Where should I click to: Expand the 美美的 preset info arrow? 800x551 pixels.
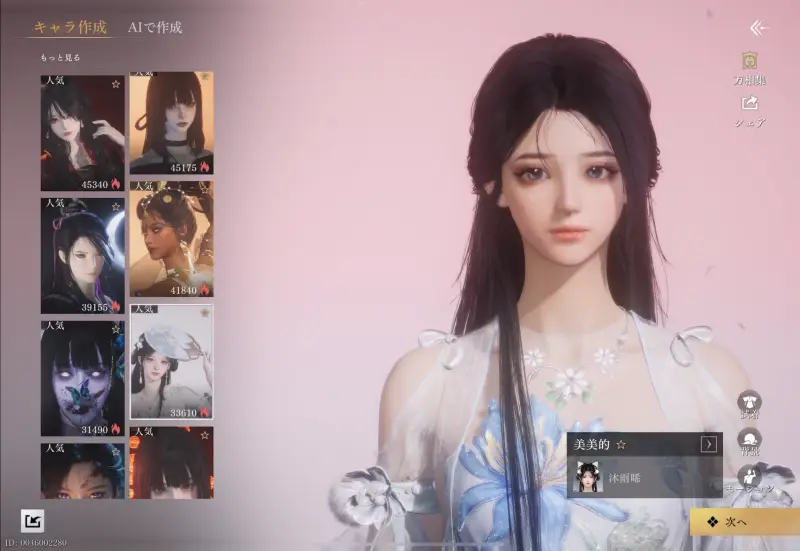pos(709,444)
